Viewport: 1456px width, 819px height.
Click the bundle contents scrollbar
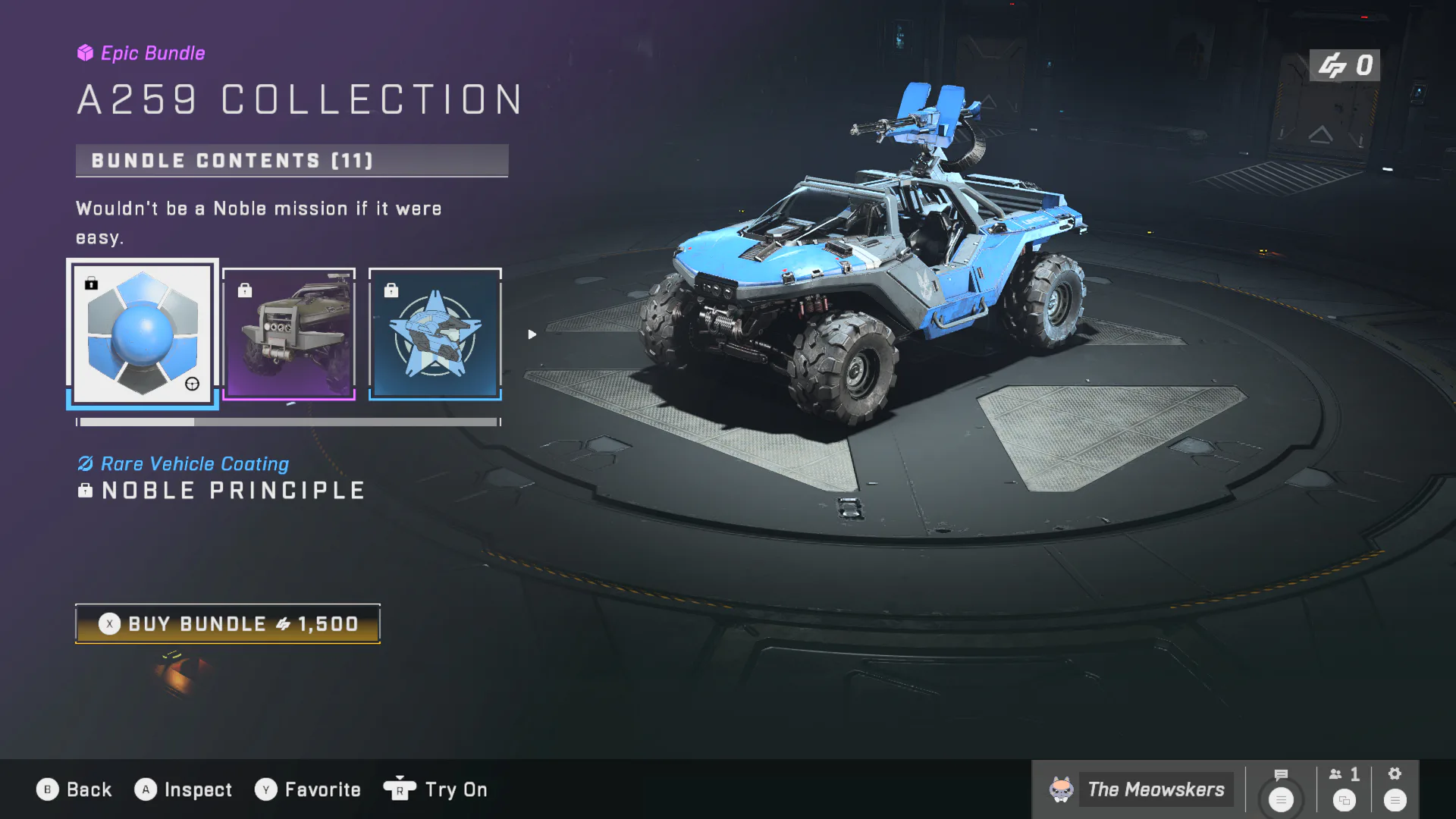288,422
